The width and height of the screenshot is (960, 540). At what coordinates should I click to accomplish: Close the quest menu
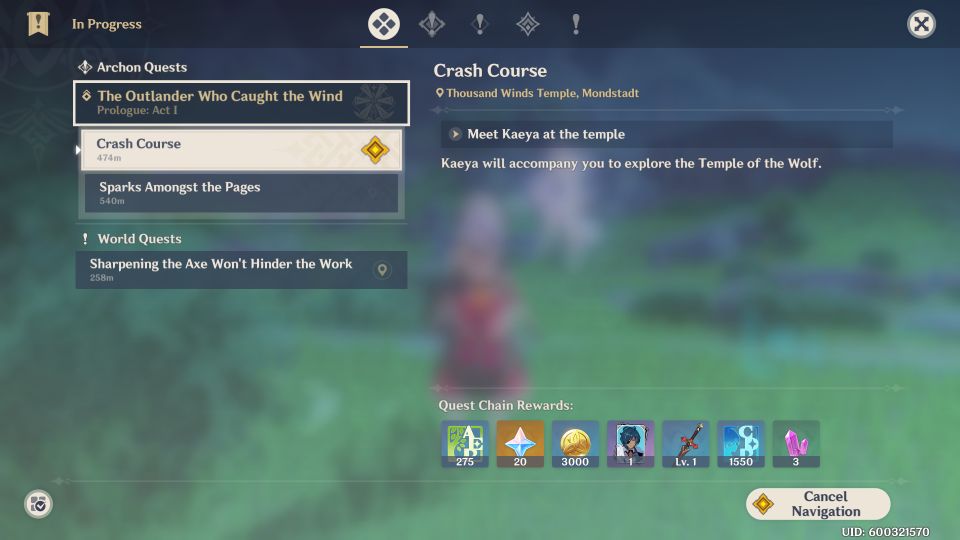[x=921, y=24]
